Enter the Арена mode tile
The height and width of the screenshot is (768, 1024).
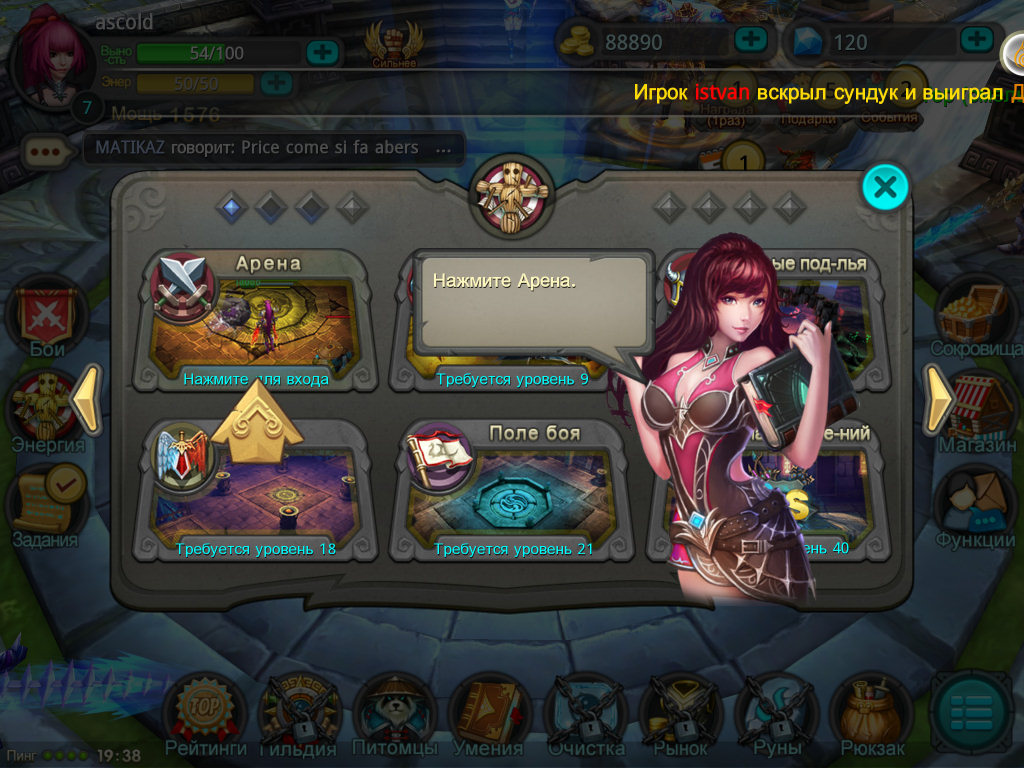point(256,322)
